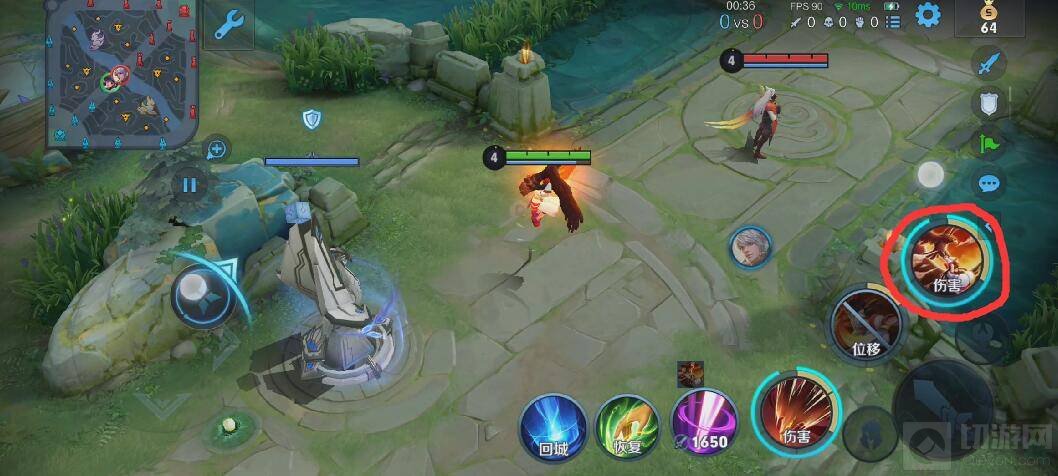Open the gear settings menu
Viewport: 1058px width, 476px height.
click(x=929, y=15)
